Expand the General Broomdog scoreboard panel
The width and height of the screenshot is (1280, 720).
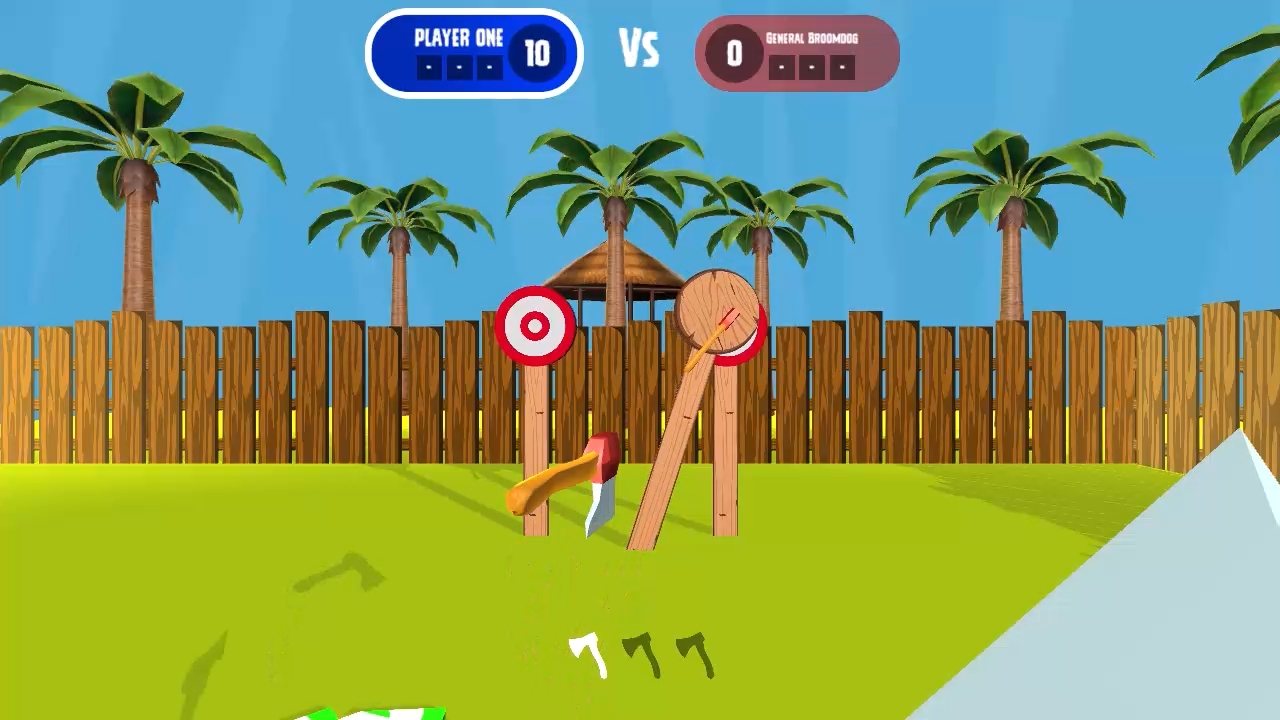point(796,52)
